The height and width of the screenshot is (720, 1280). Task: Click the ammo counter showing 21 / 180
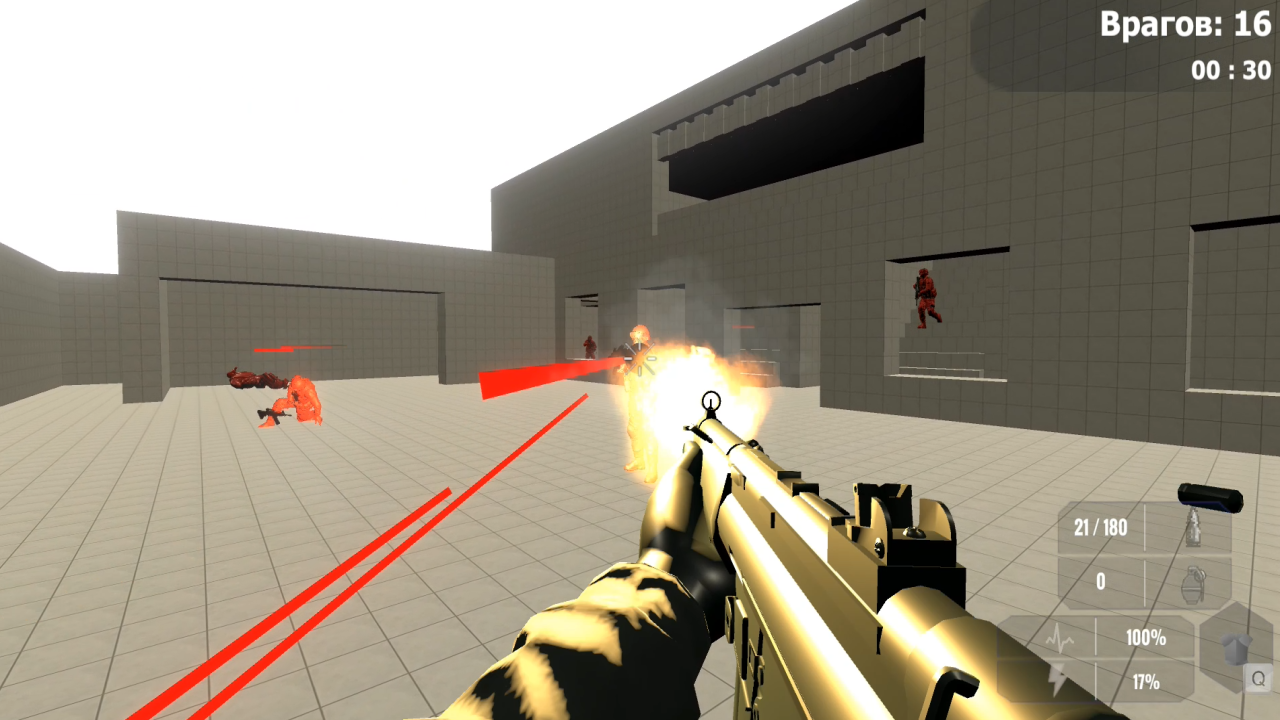(x=1103, y=527)
